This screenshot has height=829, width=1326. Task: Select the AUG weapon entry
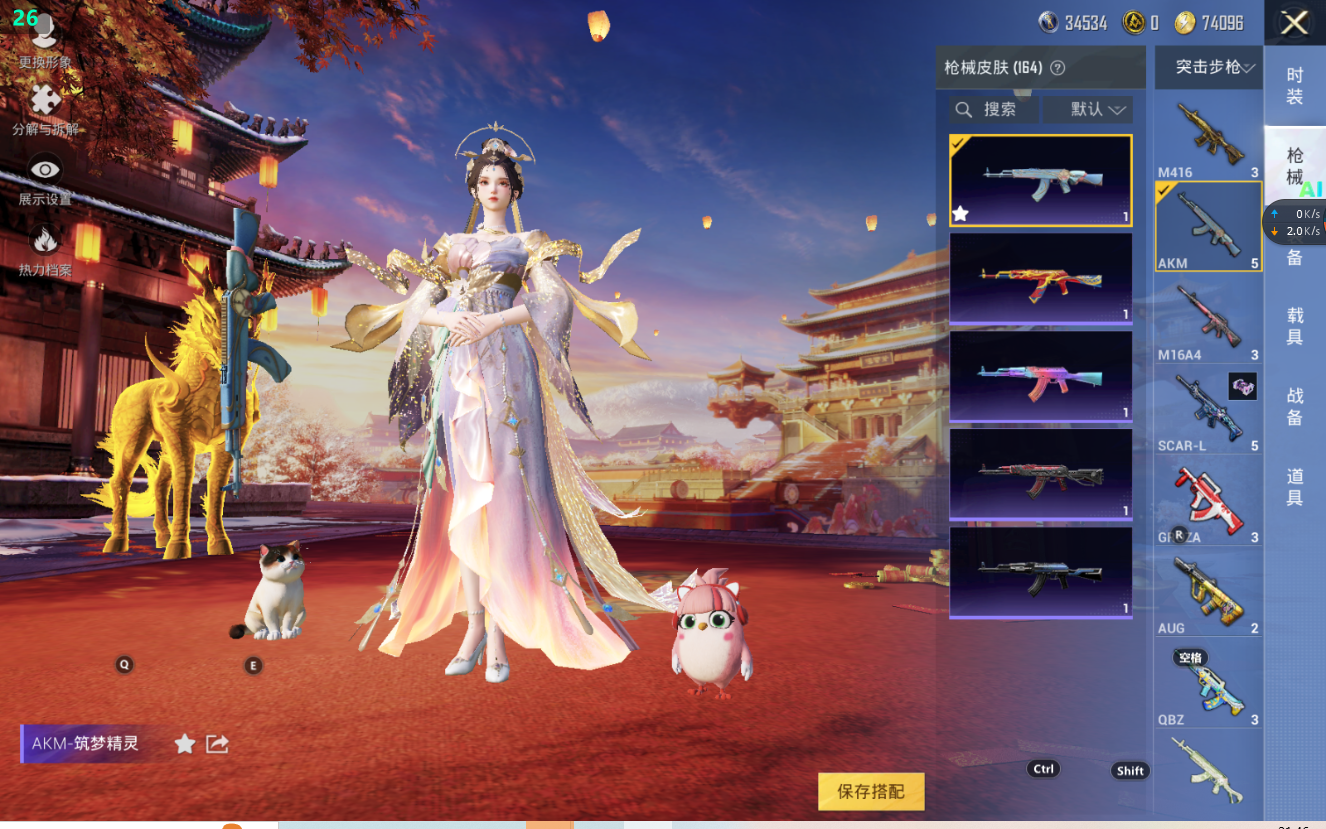(1208, 592)
